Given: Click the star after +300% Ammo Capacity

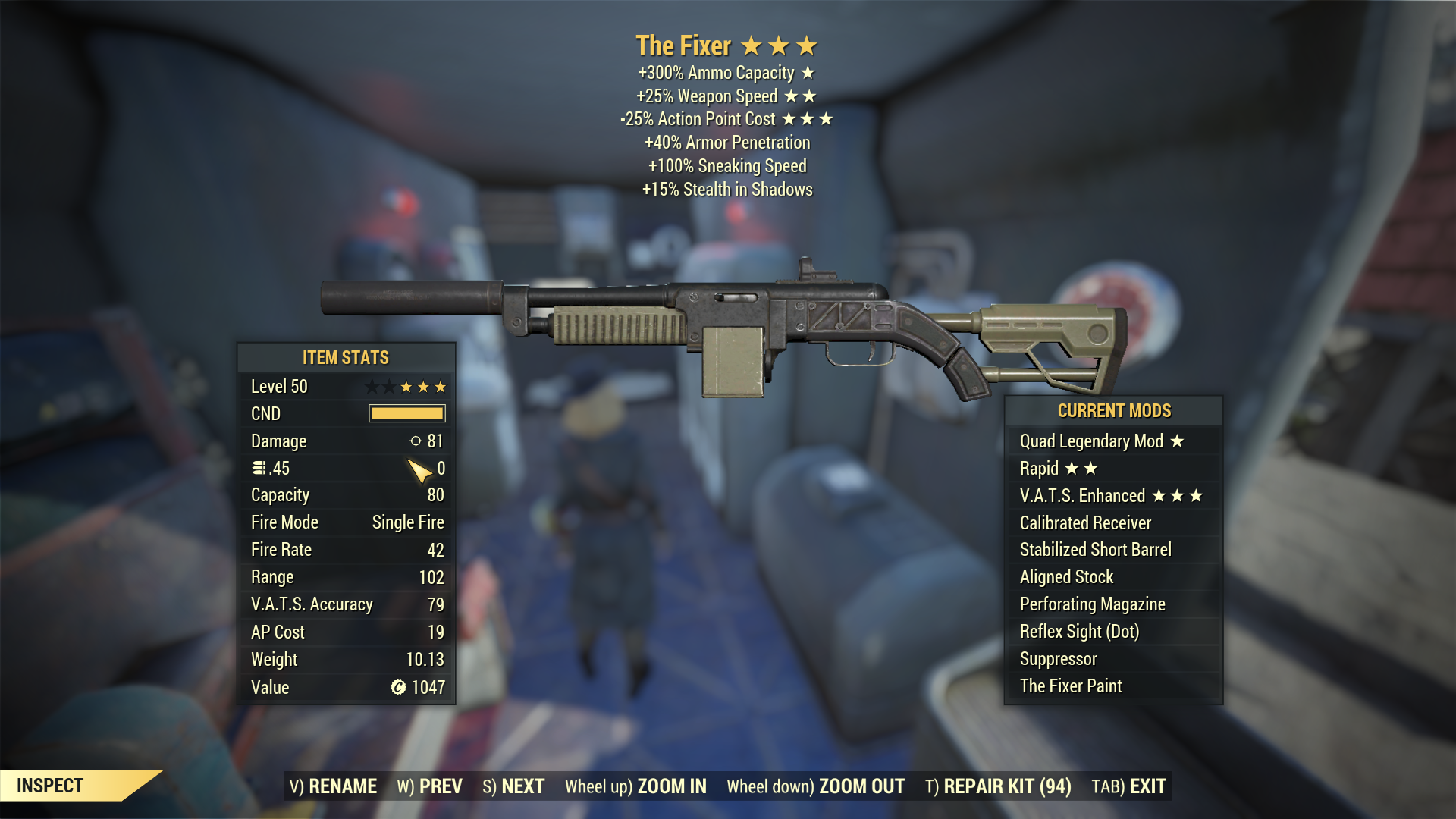Looking at the screenshot, I should pos(808,74).
